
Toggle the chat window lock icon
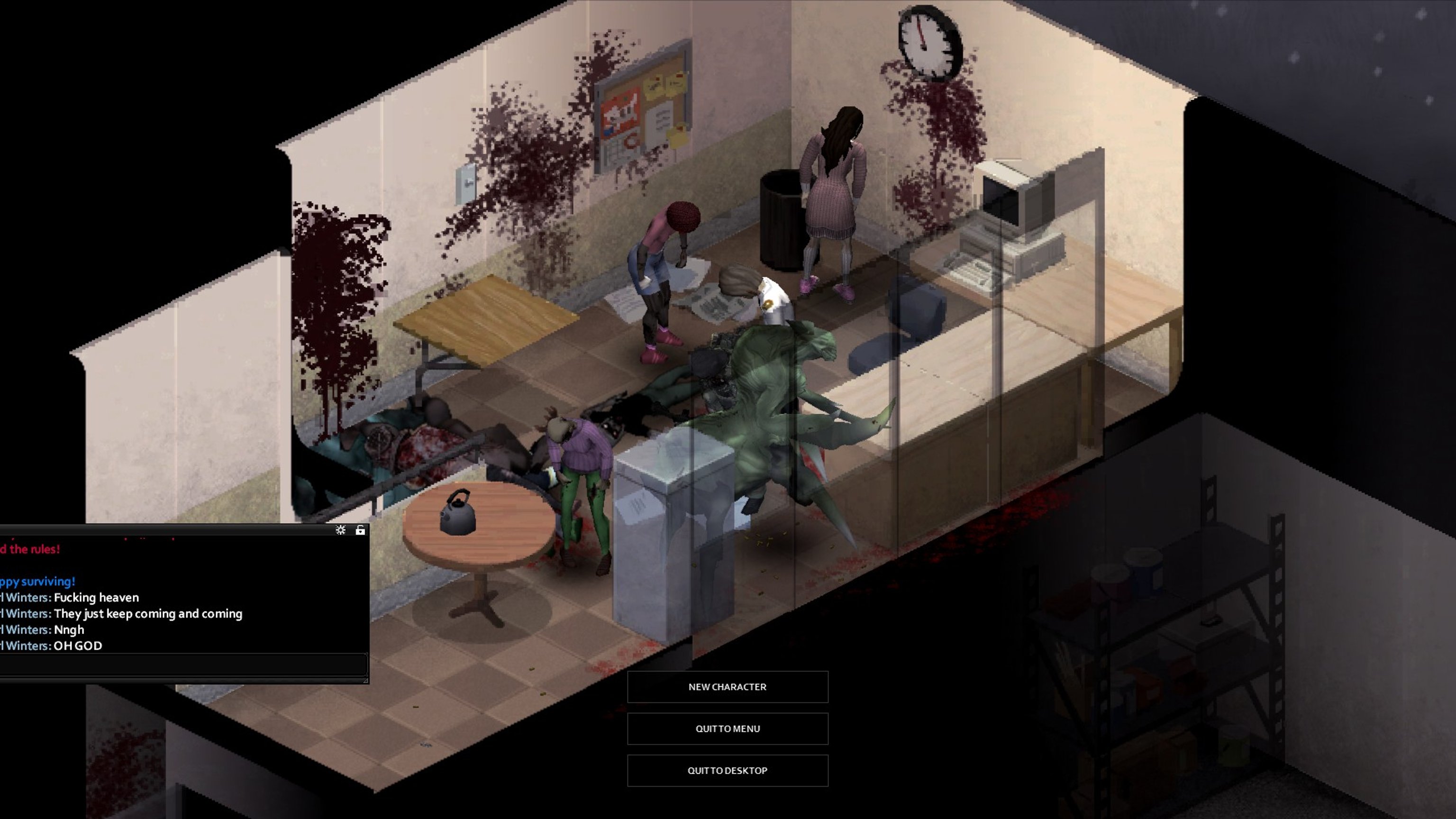tap(360, 530)
